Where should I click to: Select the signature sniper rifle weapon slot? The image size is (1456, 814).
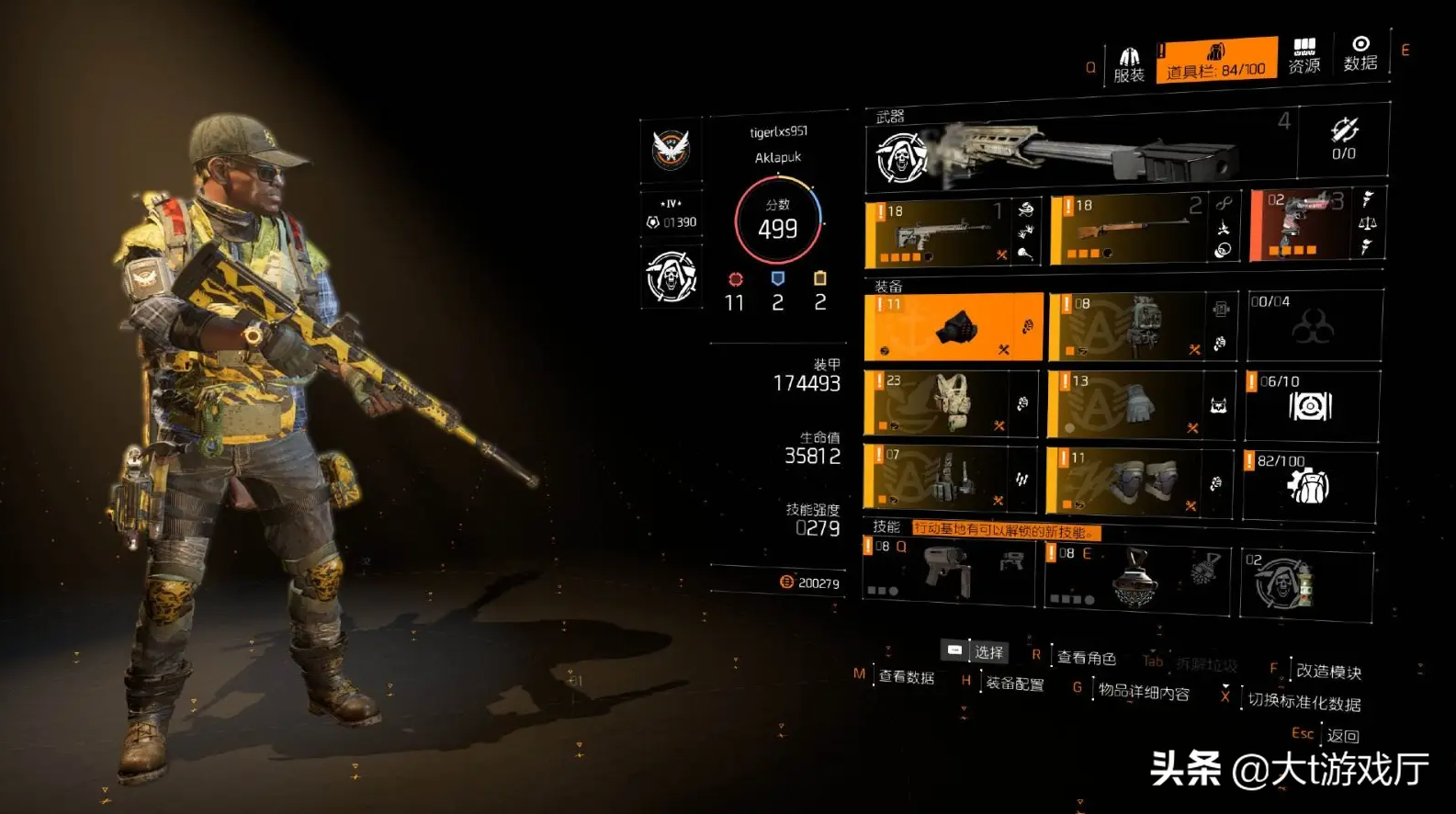(1080, 152)
